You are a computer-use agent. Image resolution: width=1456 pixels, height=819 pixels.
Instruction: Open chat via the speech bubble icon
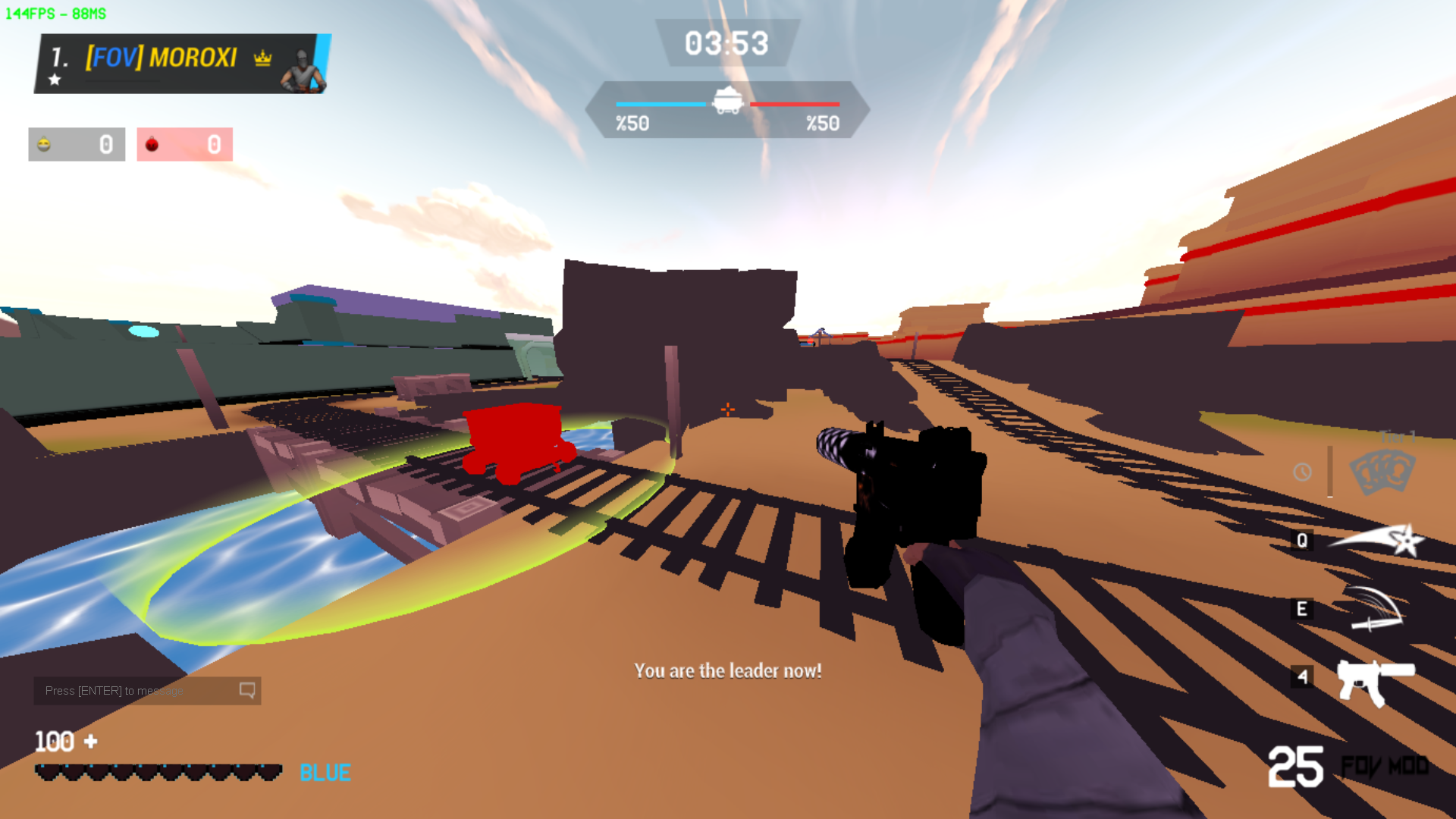(246, 690)
